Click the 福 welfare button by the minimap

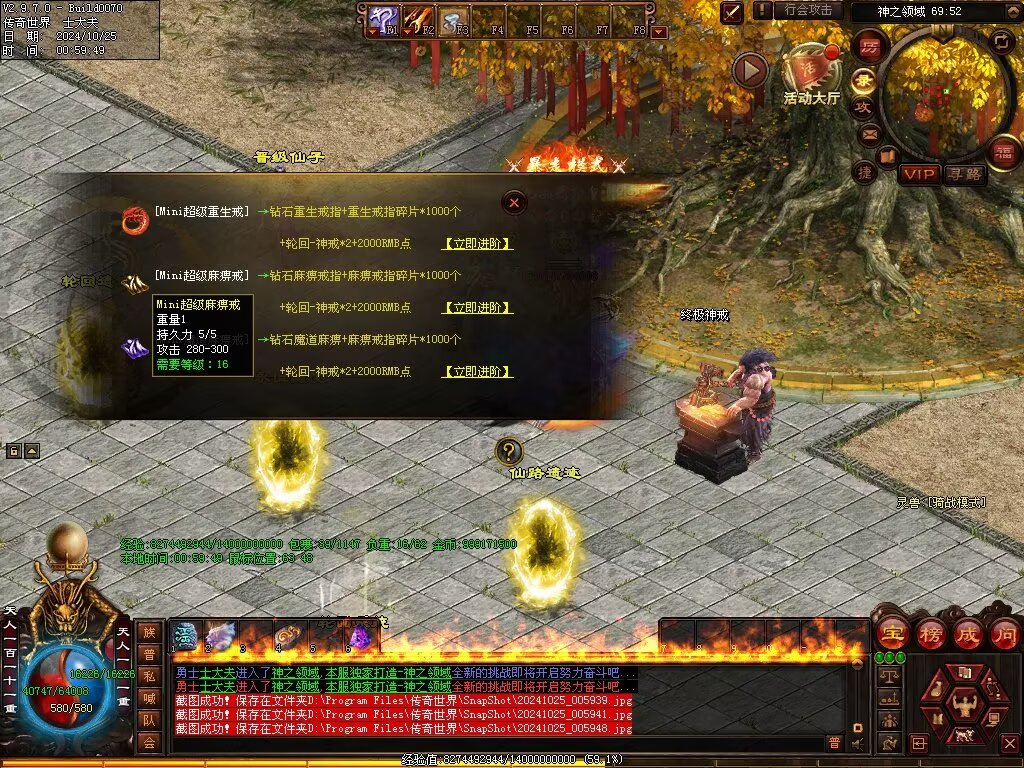tap(1004, 152)
